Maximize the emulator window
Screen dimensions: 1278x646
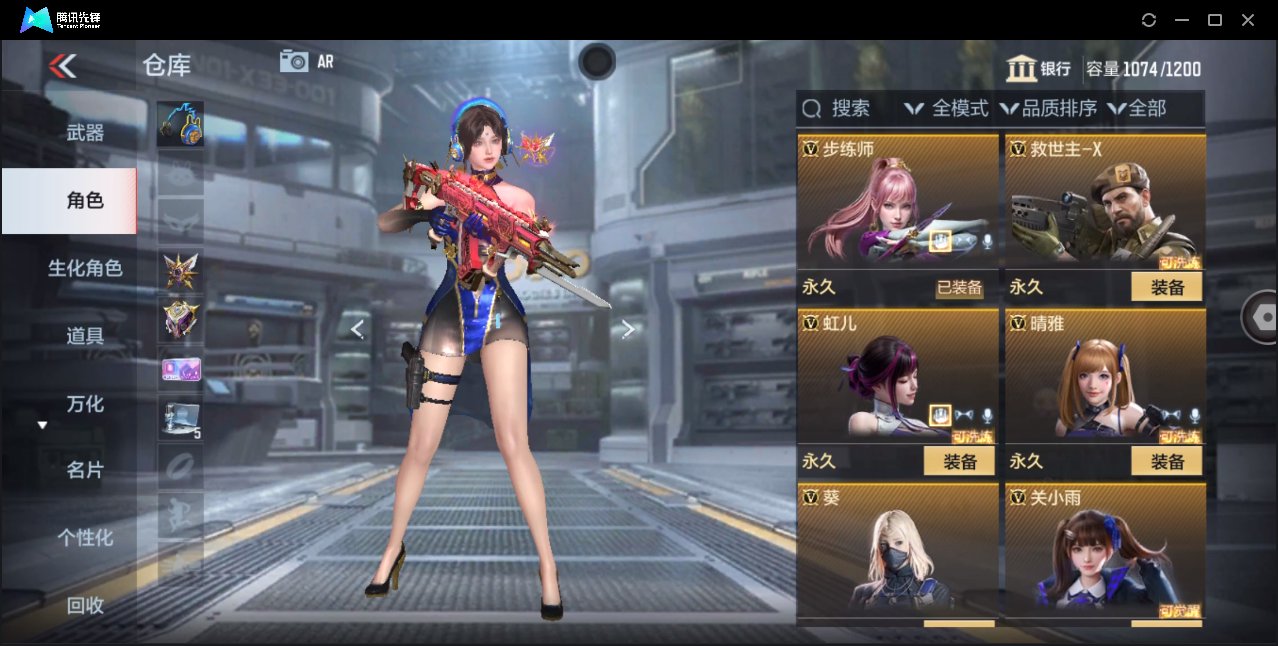(x=1215, y=20)
